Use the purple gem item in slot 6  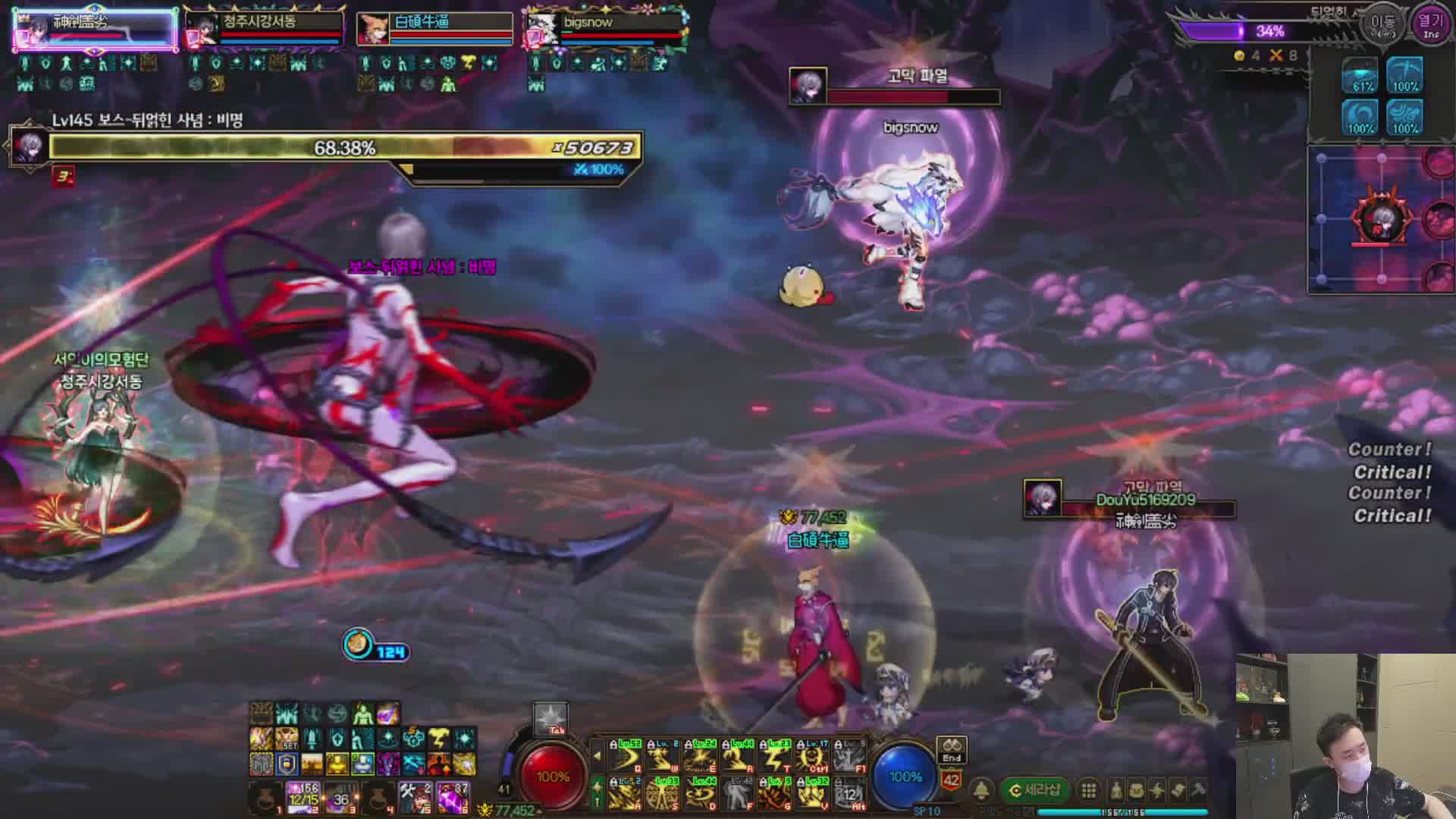coord(453,798)
